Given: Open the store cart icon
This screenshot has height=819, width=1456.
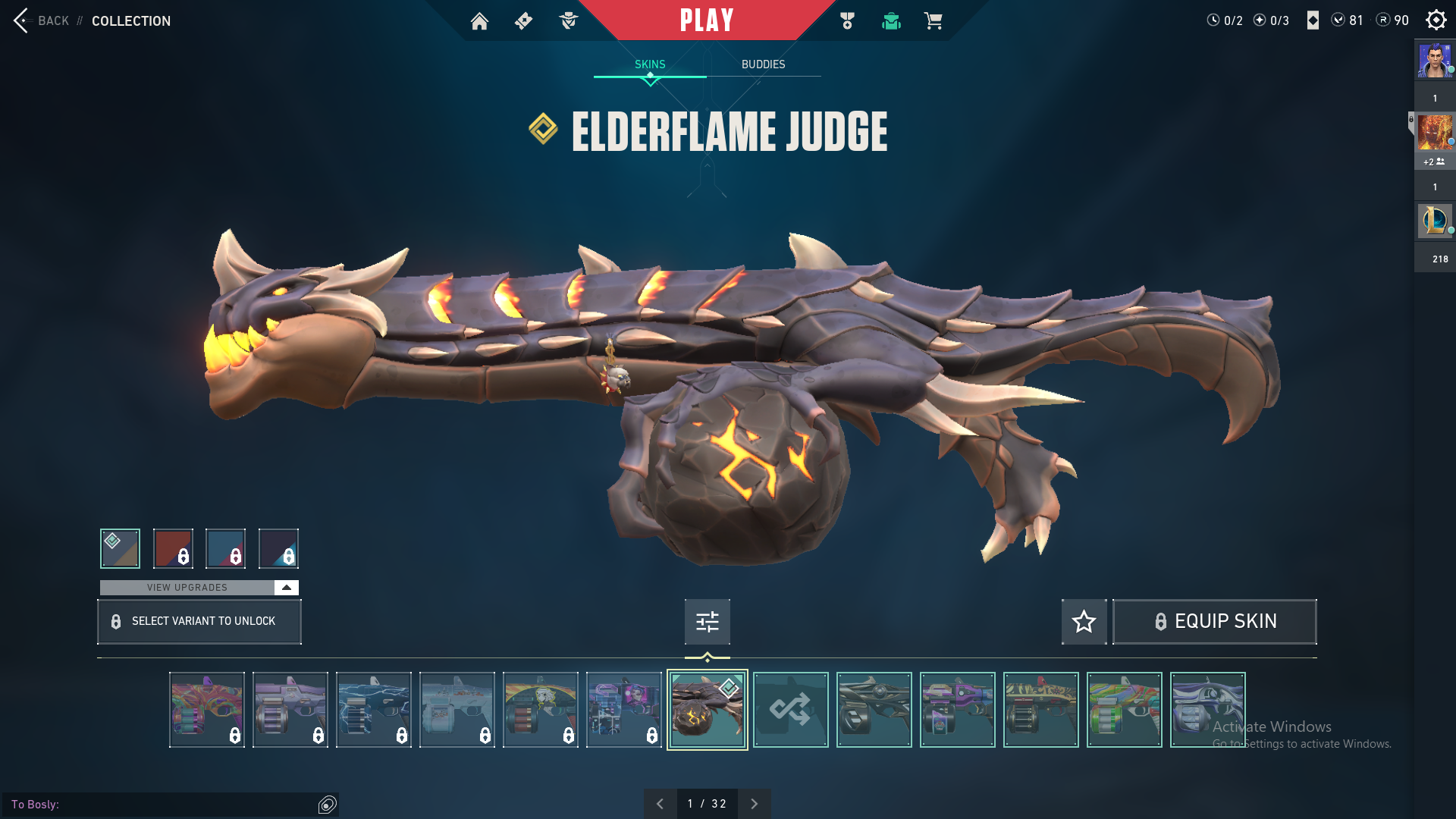Looking at the screenshot, I should click(933, 21).
